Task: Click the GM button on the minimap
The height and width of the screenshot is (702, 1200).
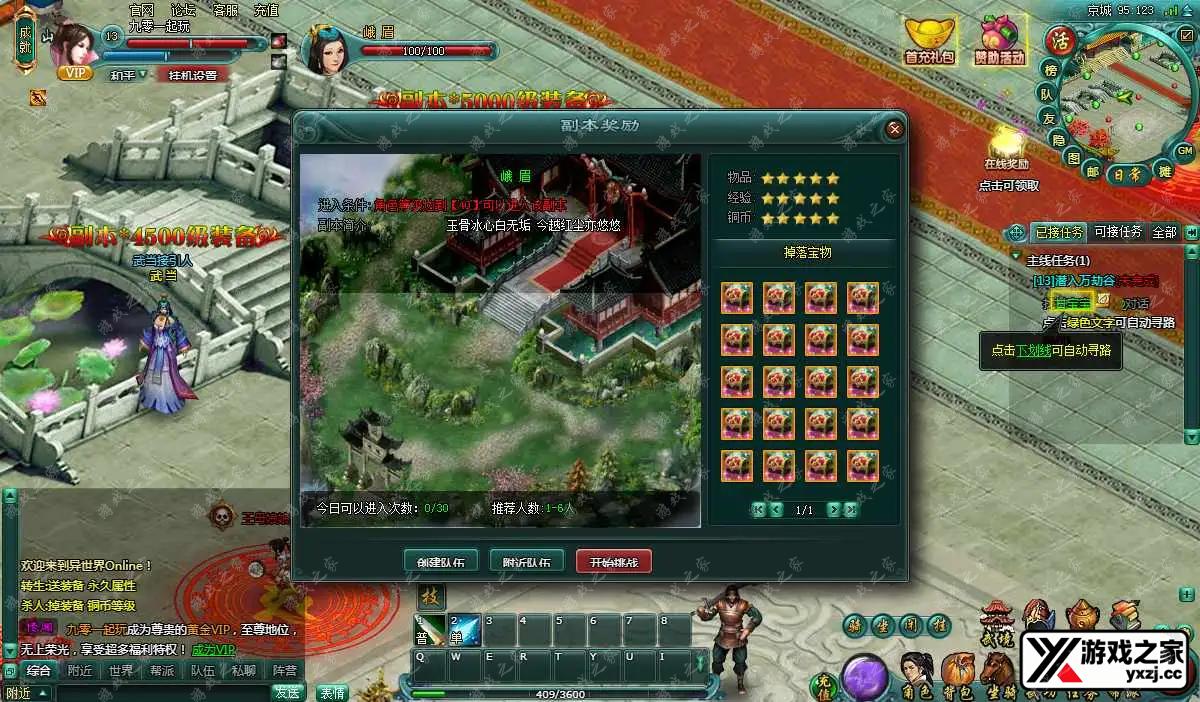Action: click(1184, 150)
